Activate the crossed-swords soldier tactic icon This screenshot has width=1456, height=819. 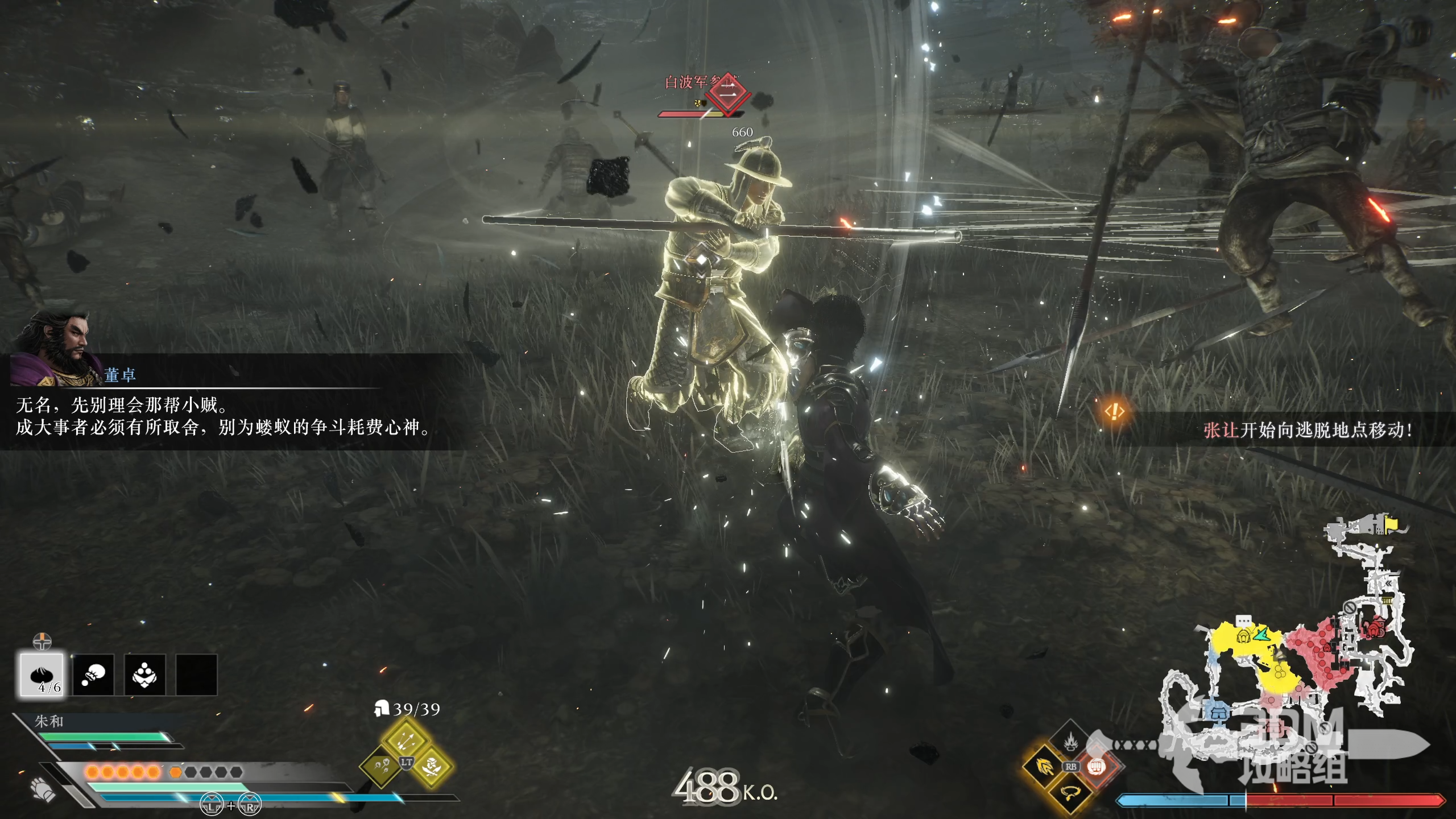click(x=432, y=766)
